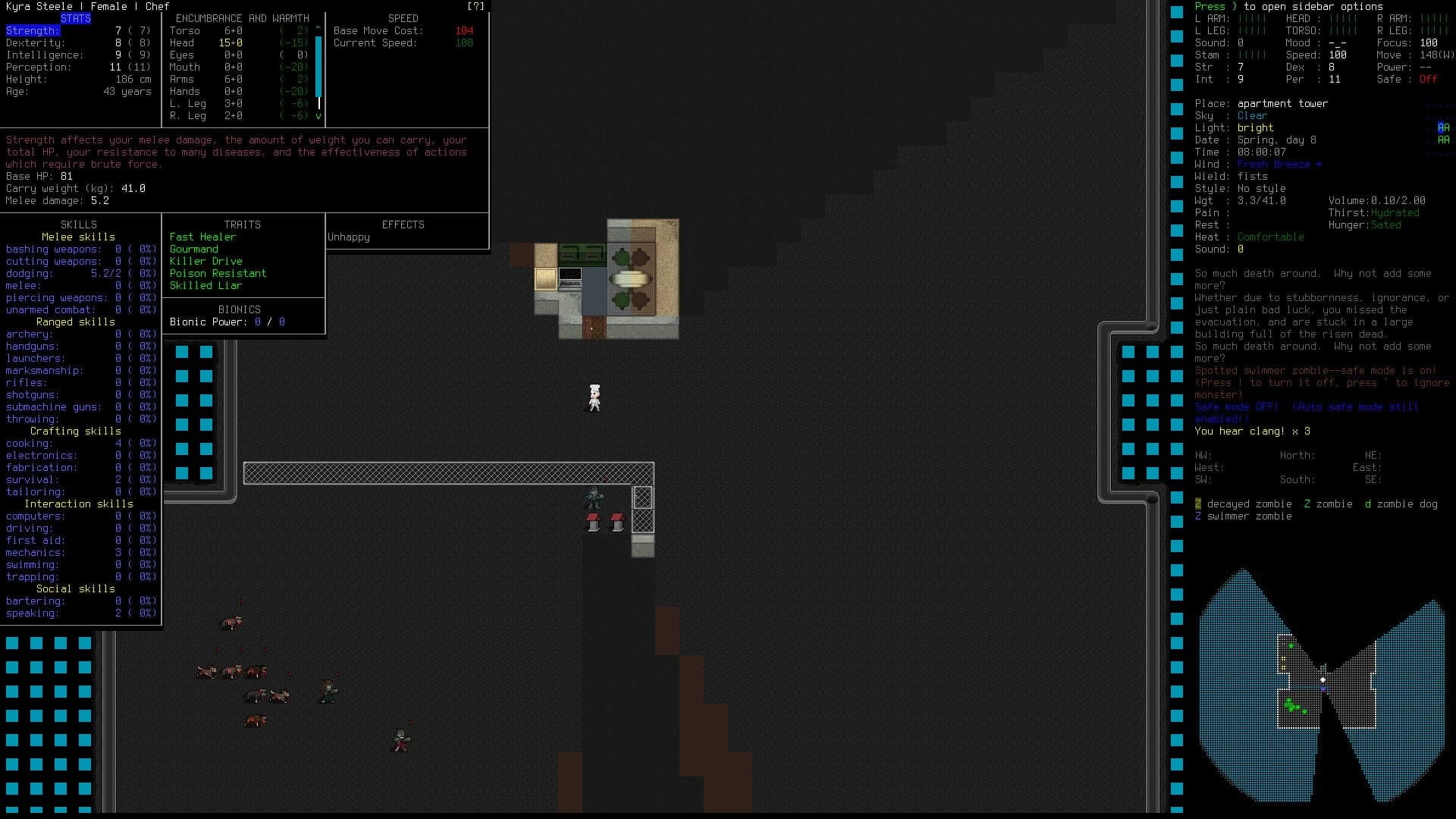
Task: Click the swimmer zombie 'Z' symbol
Action: (x=1198, y=516)
